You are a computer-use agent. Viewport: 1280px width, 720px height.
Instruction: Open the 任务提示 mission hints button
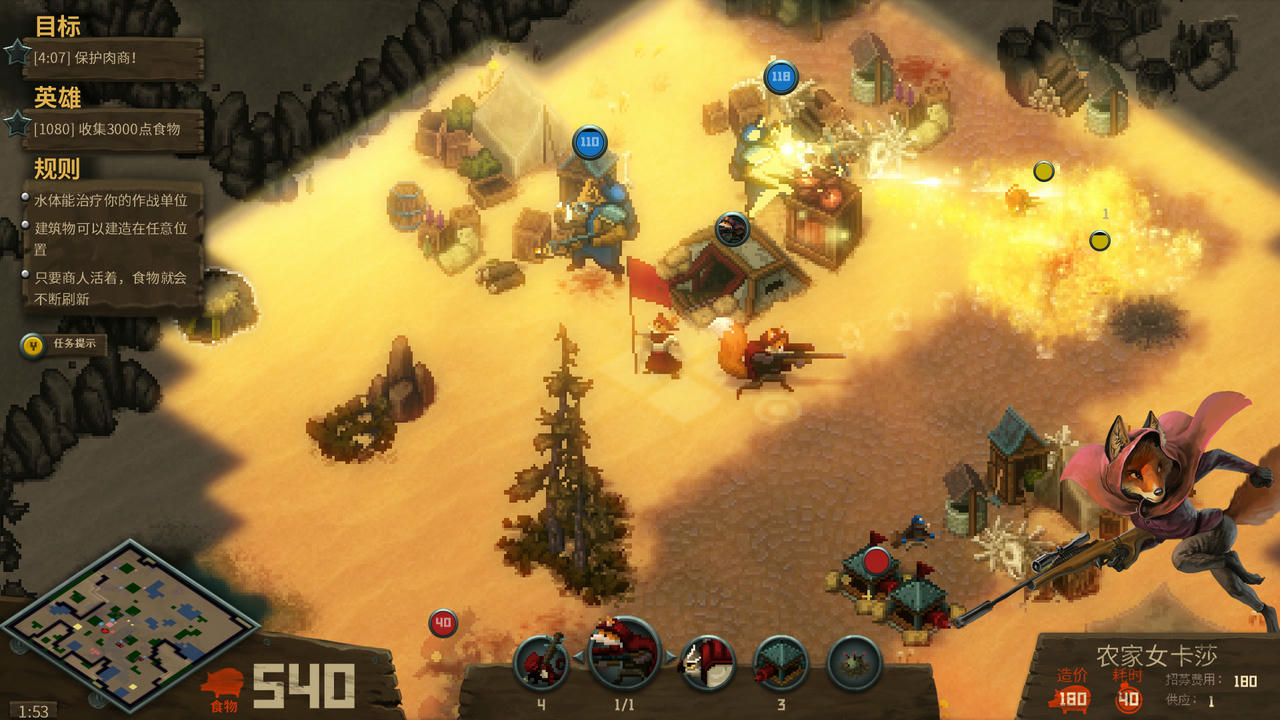64,345
